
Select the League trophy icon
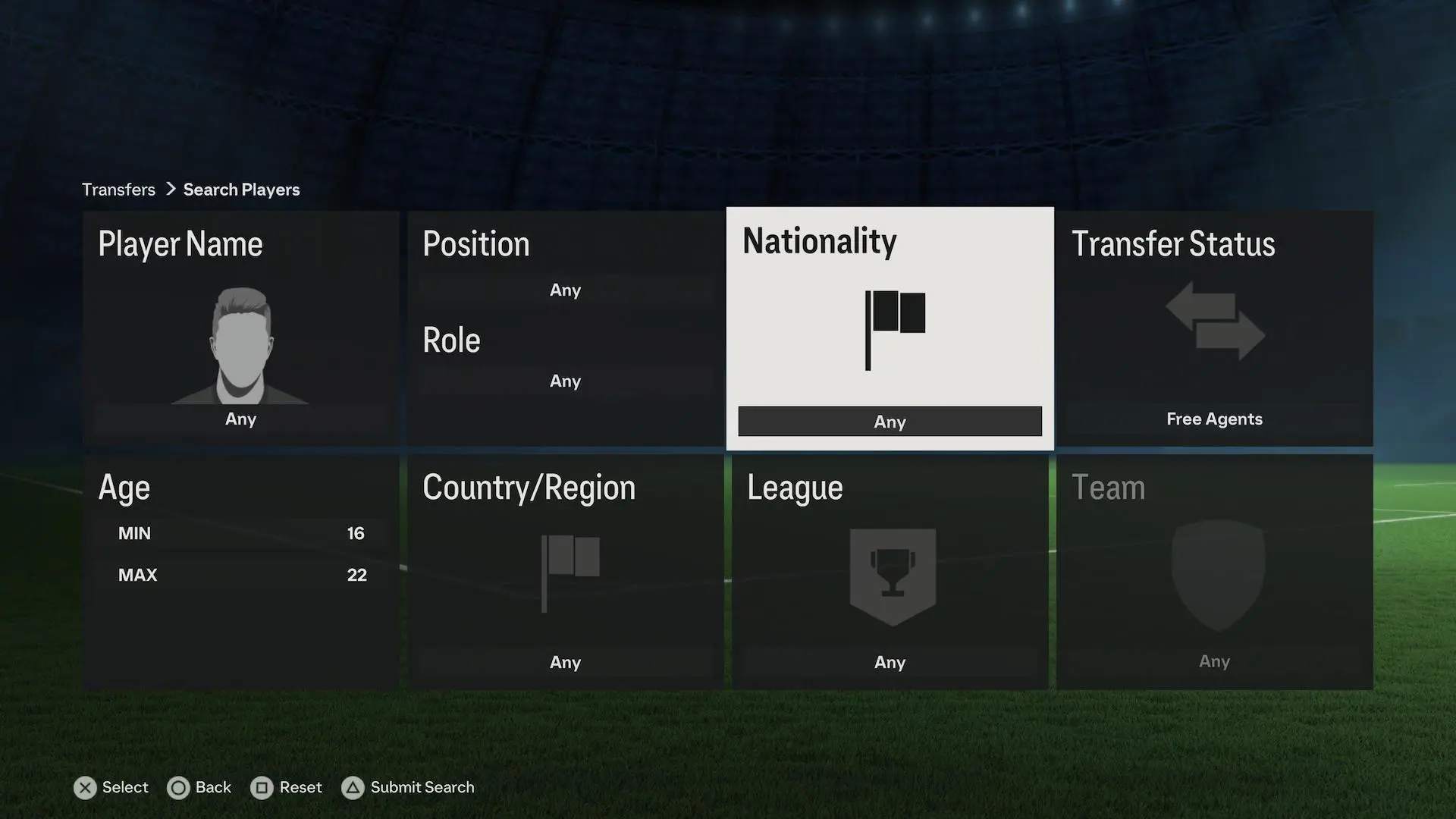[x=891, y=574]
